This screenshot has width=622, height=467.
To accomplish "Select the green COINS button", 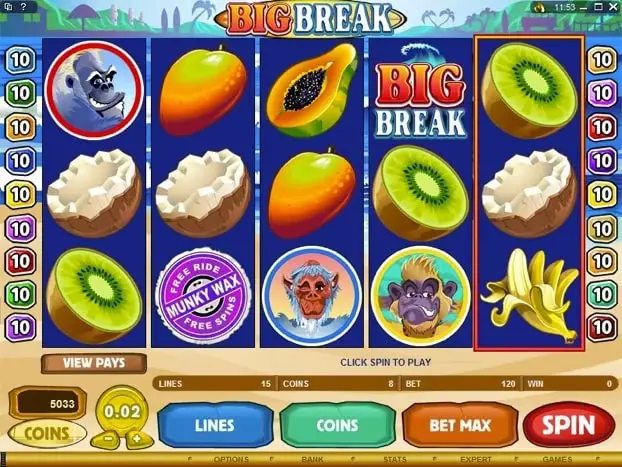I will [x=337, y=425].
